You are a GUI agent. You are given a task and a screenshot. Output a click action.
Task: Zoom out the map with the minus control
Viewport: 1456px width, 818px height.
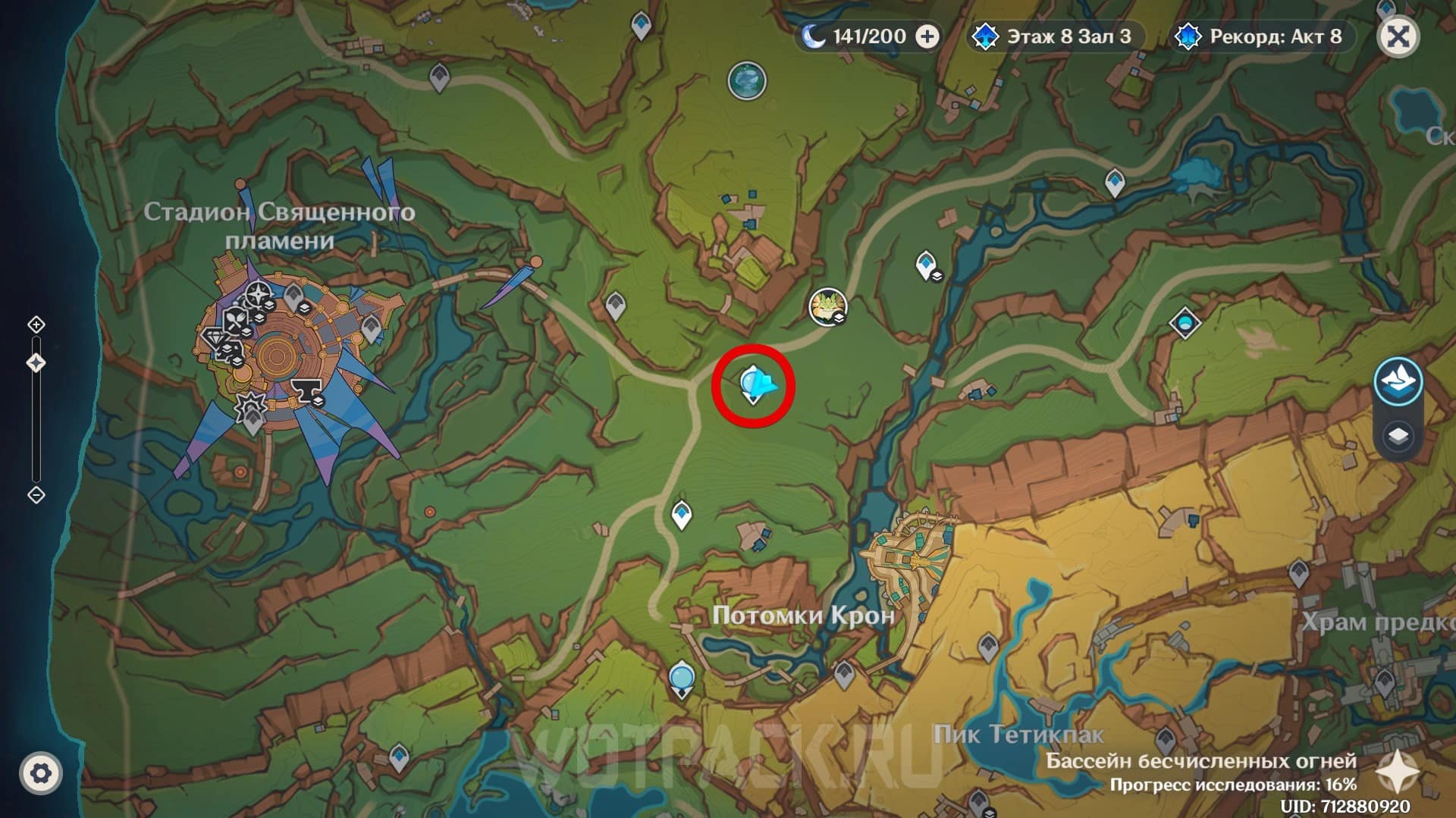point(36,495)
